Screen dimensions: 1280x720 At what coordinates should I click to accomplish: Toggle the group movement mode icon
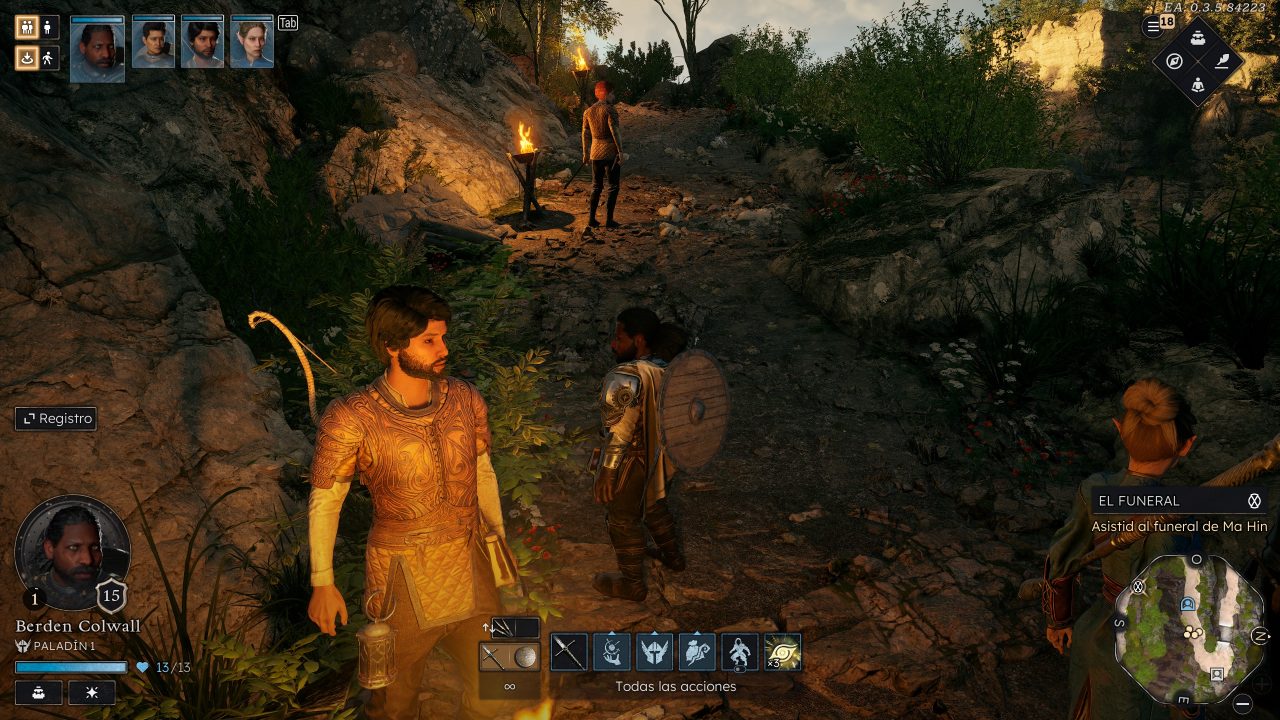click(26, 27)
